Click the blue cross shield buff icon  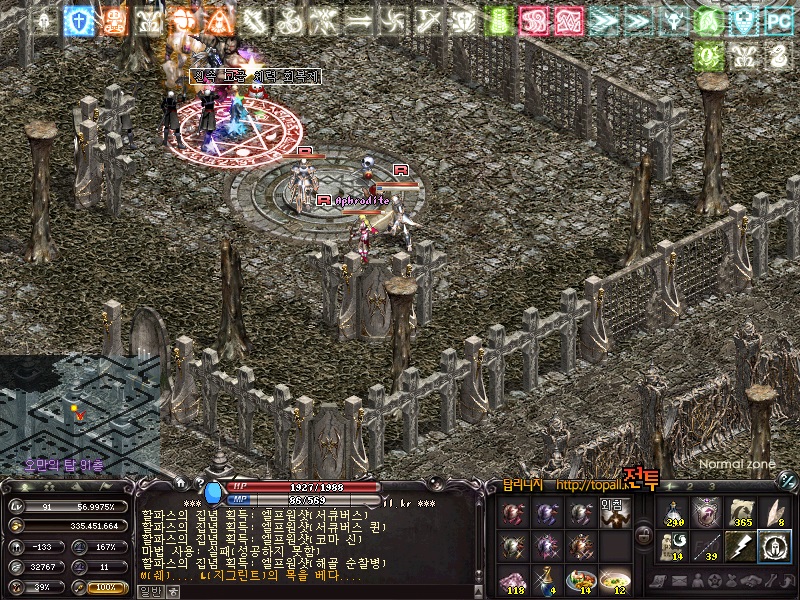pyautogui.click(x=78, y=20)
